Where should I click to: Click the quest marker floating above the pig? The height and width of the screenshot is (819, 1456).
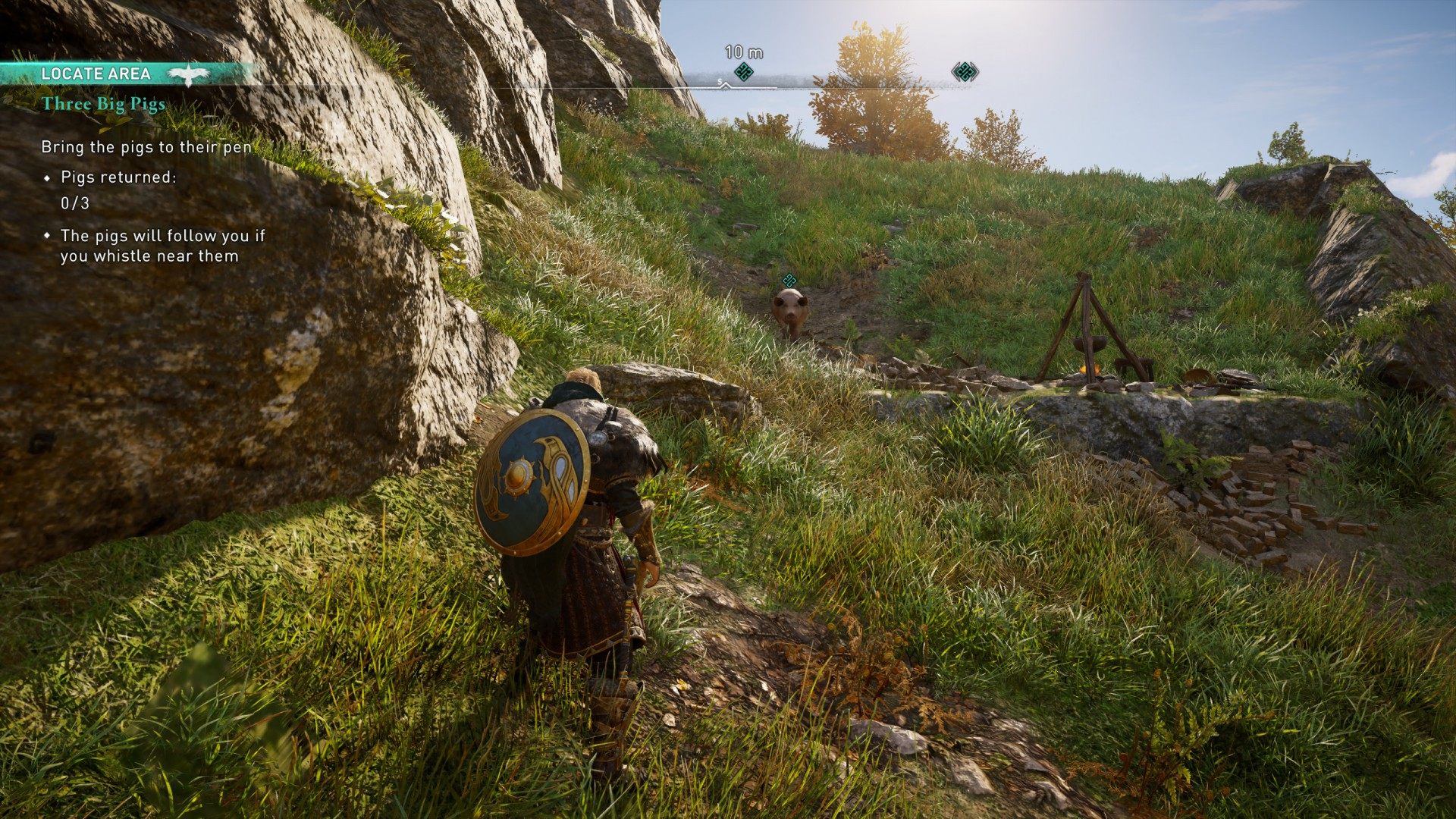tap(789, 280)
